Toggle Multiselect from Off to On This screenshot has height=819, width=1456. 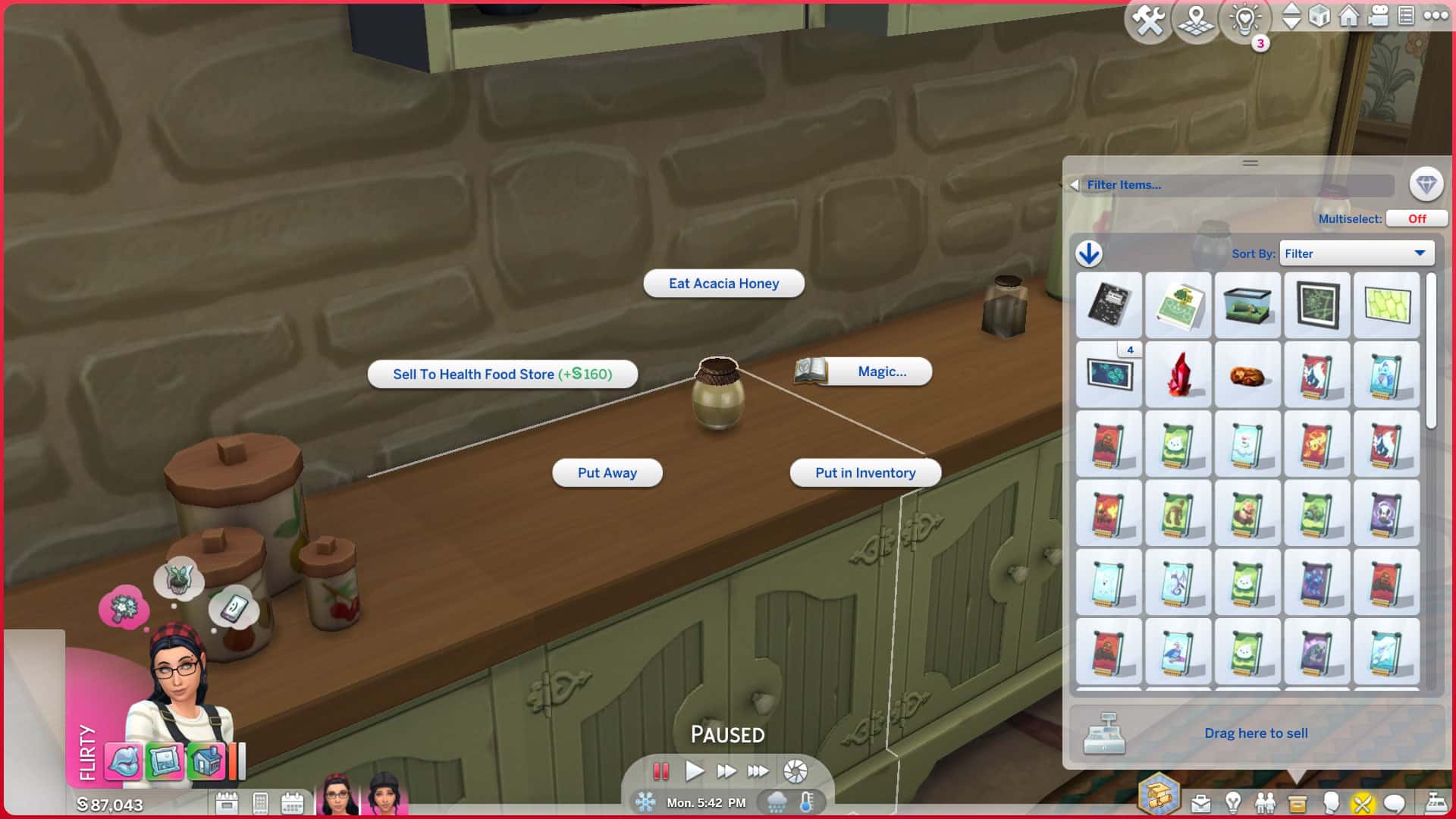pyautogui.click(x=1417, y=218)
